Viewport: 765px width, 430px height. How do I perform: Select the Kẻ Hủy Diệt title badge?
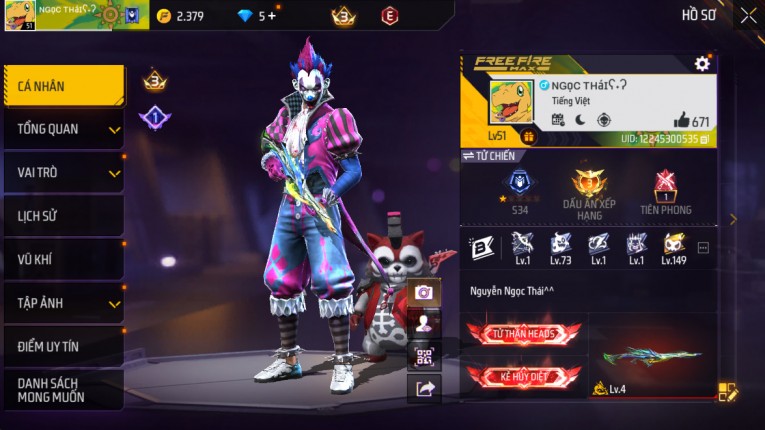point(524,377)
